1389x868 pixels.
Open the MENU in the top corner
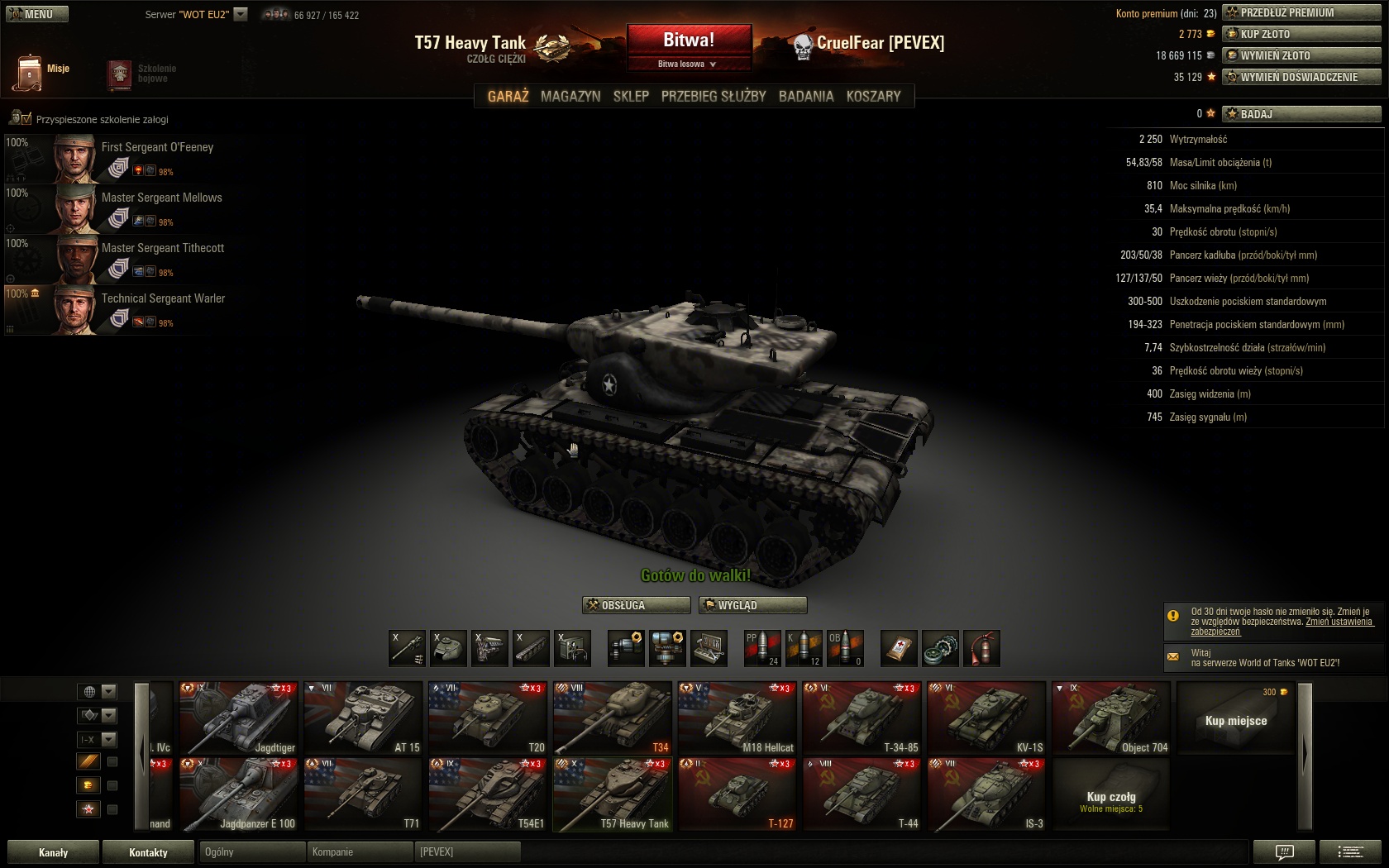click(37, 14)
